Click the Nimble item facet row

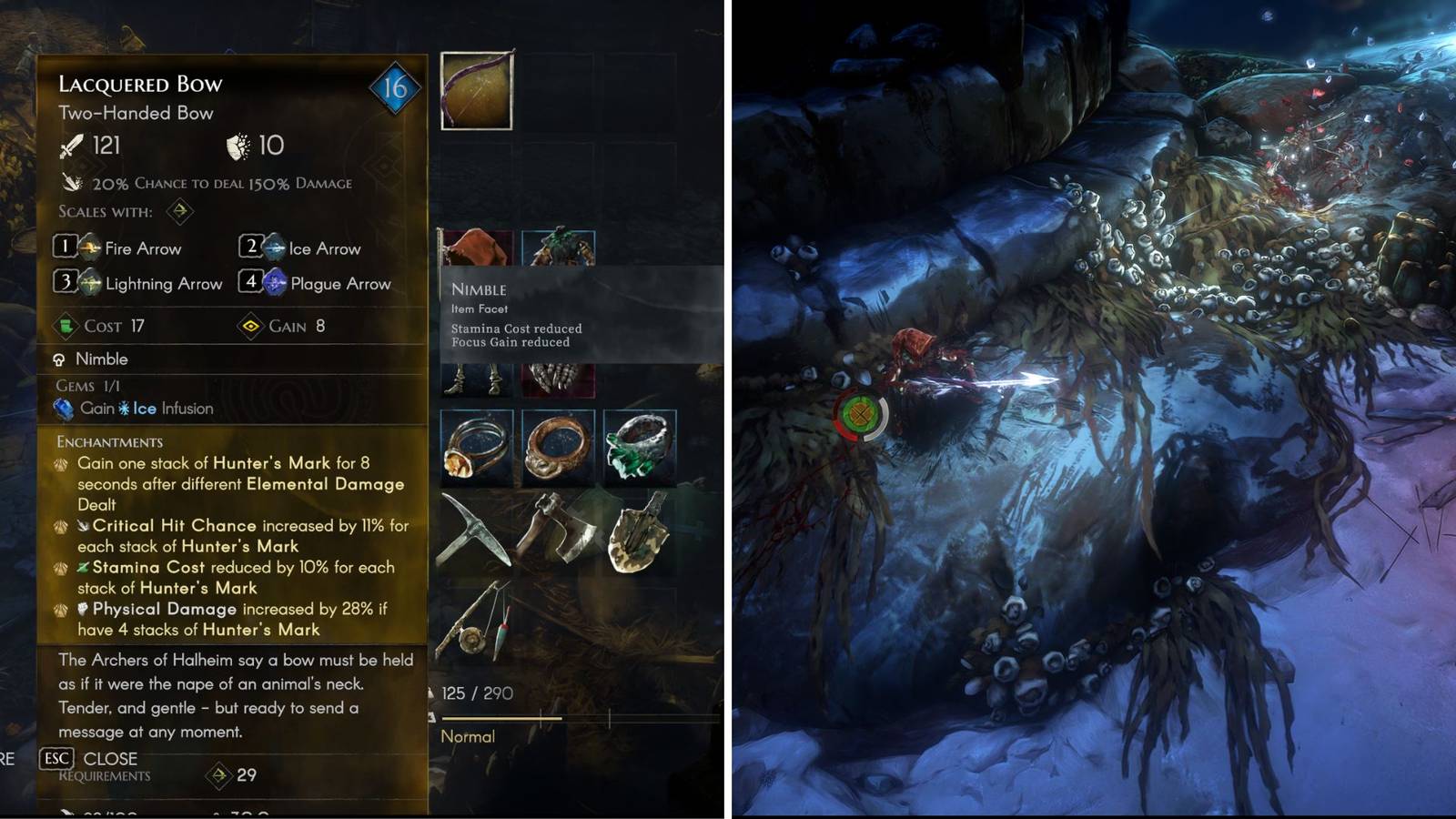click(x=100, y=359)
